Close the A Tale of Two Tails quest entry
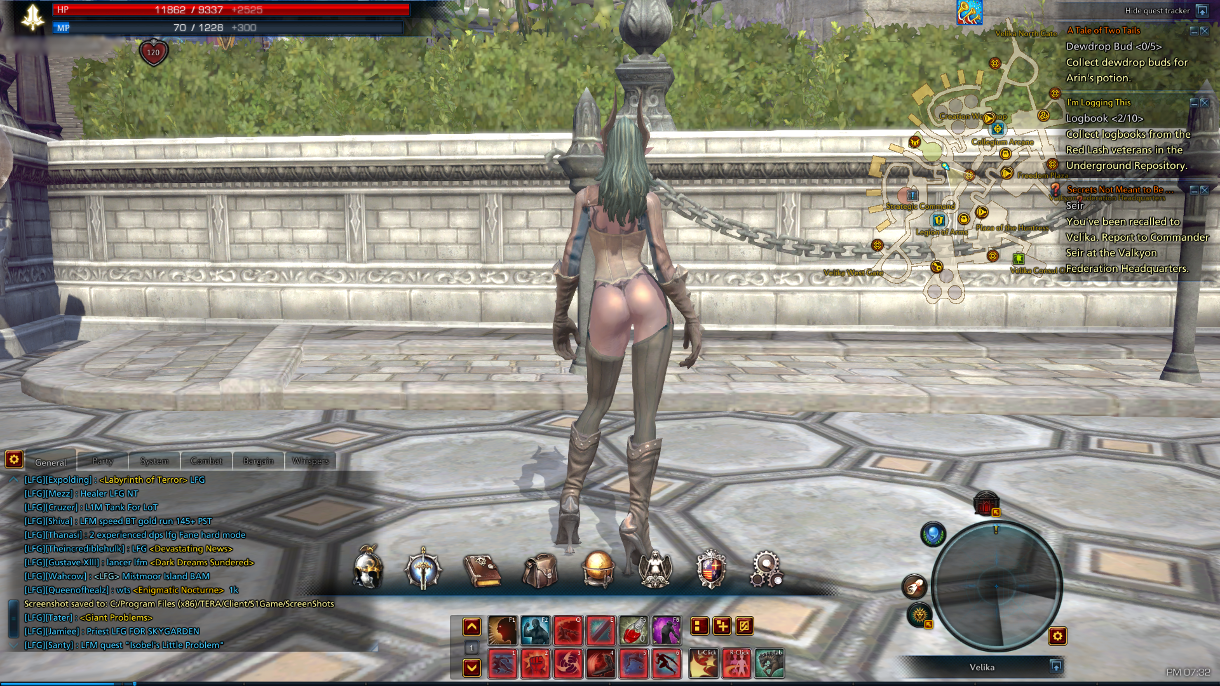Viewport: 1220px width, 686px height. 1204,31
